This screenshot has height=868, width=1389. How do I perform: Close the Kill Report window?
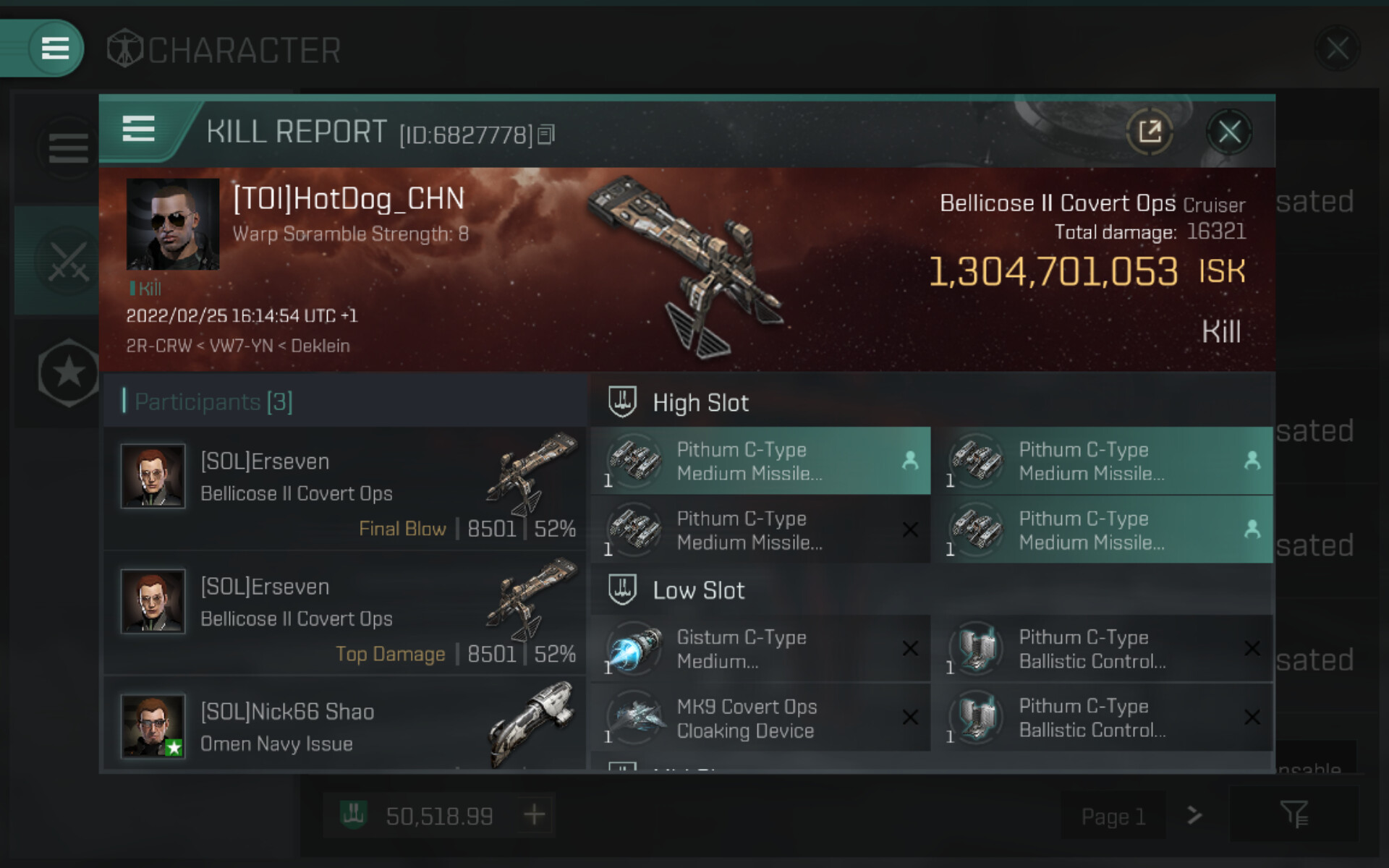(1229, 132)
